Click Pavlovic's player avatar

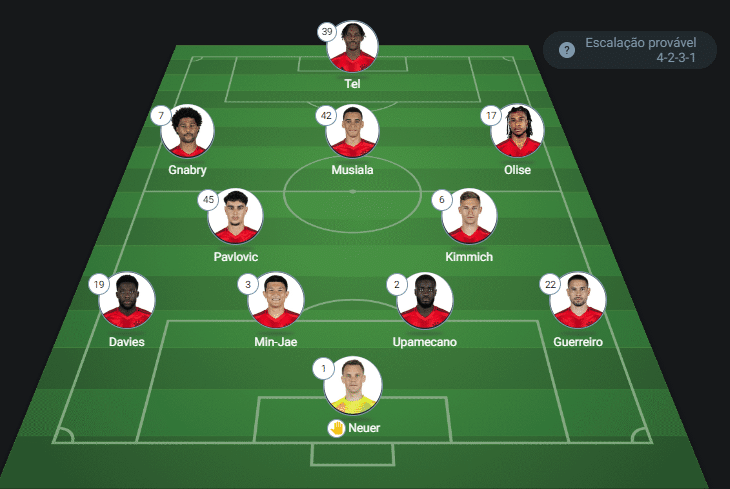[x=236, y=216]
